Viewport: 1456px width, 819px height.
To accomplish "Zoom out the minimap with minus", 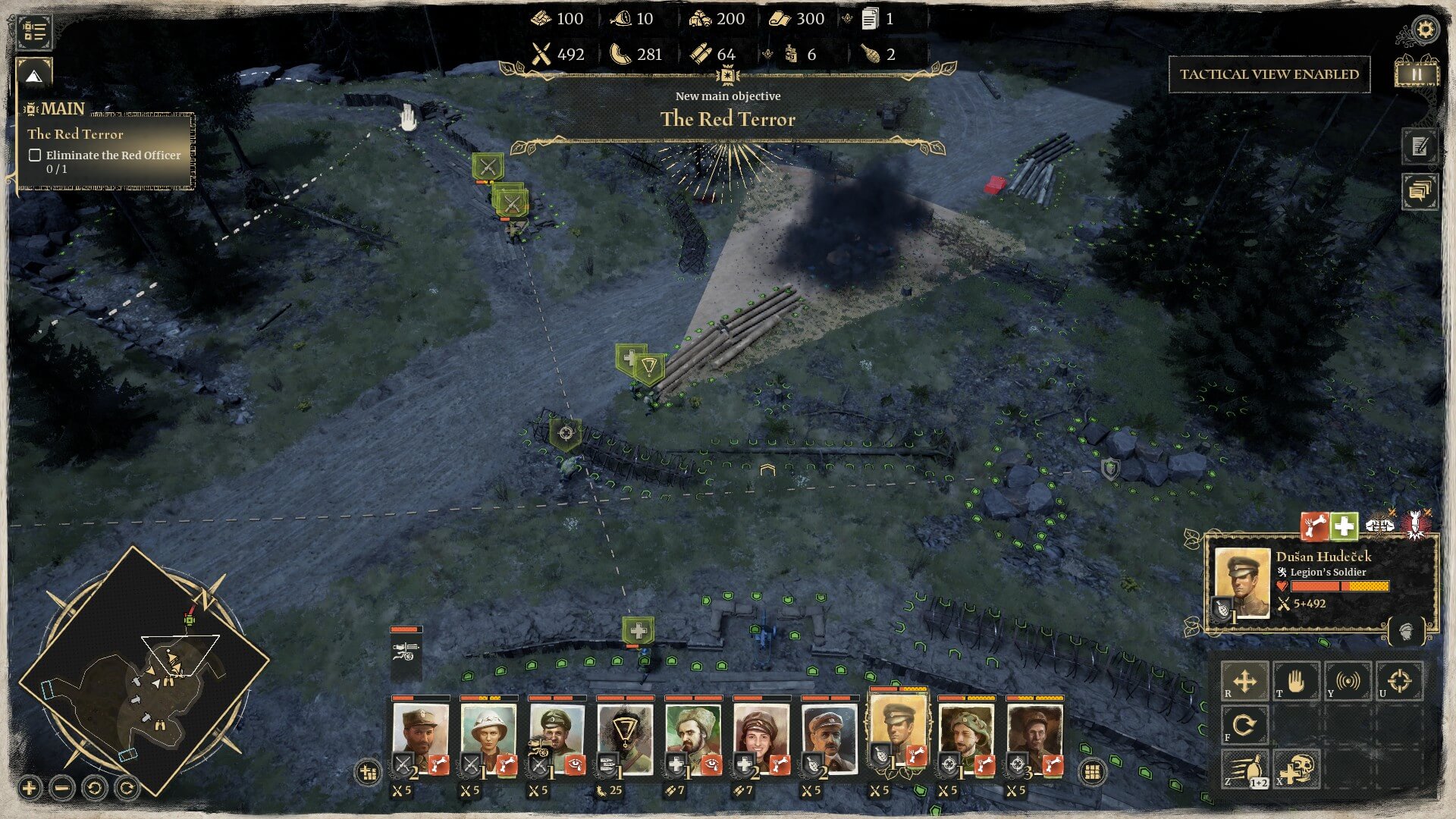I will 62,789.
